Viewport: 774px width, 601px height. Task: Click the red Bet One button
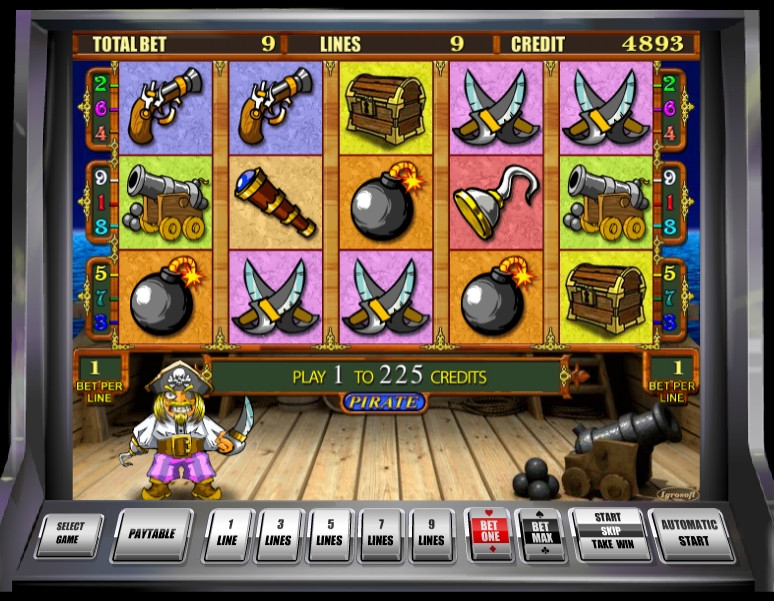click(x=488, y=534)
